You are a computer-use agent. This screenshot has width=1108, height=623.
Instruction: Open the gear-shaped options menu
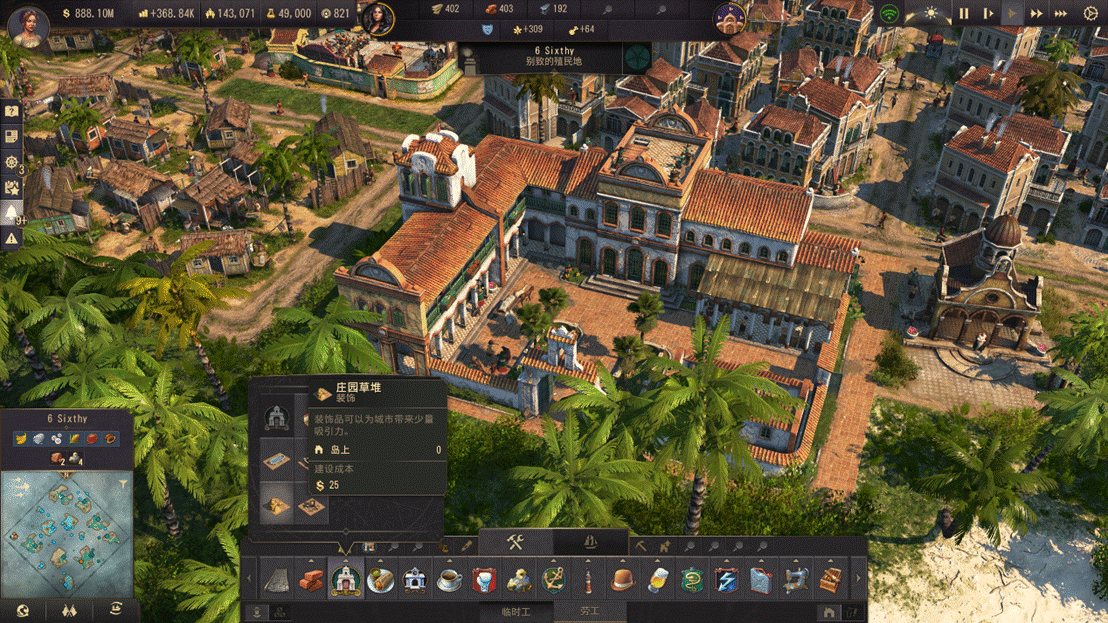[x=1091, y=14]
